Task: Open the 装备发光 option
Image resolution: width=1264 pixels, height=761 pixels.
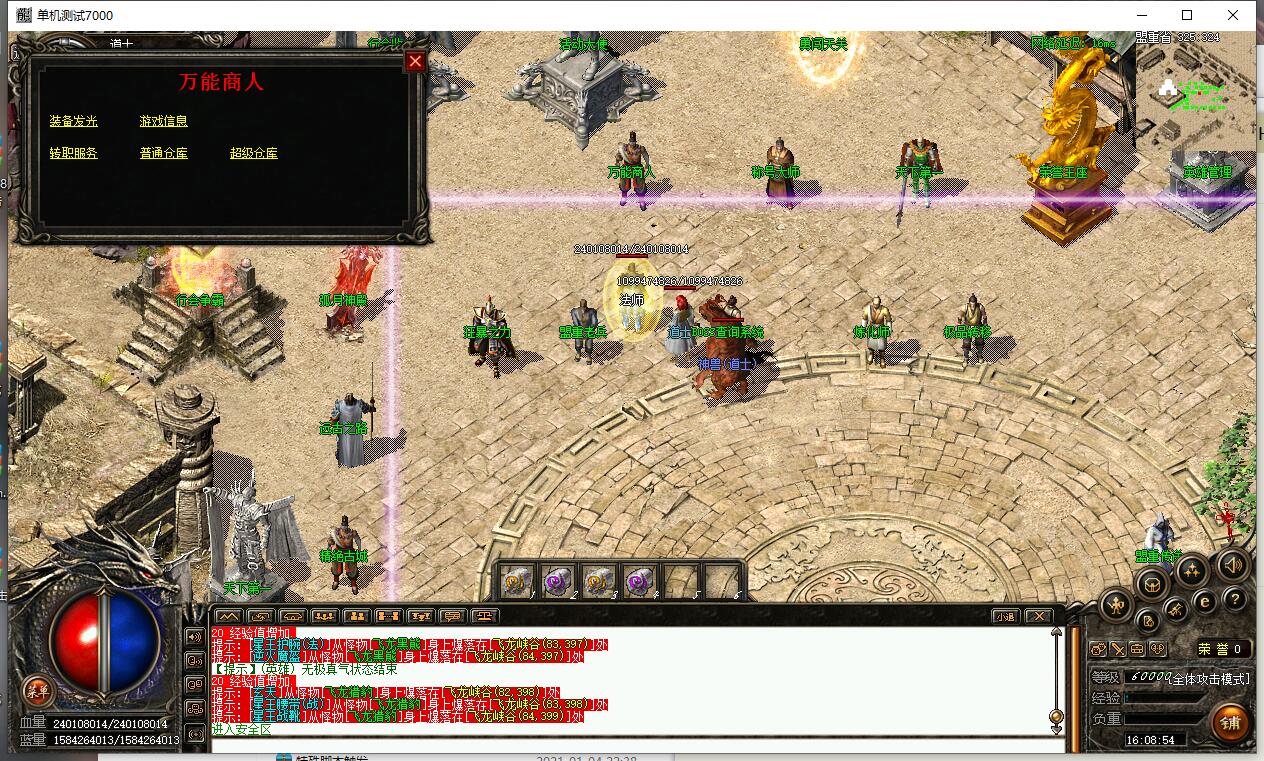Action: [x=74, y=121]
